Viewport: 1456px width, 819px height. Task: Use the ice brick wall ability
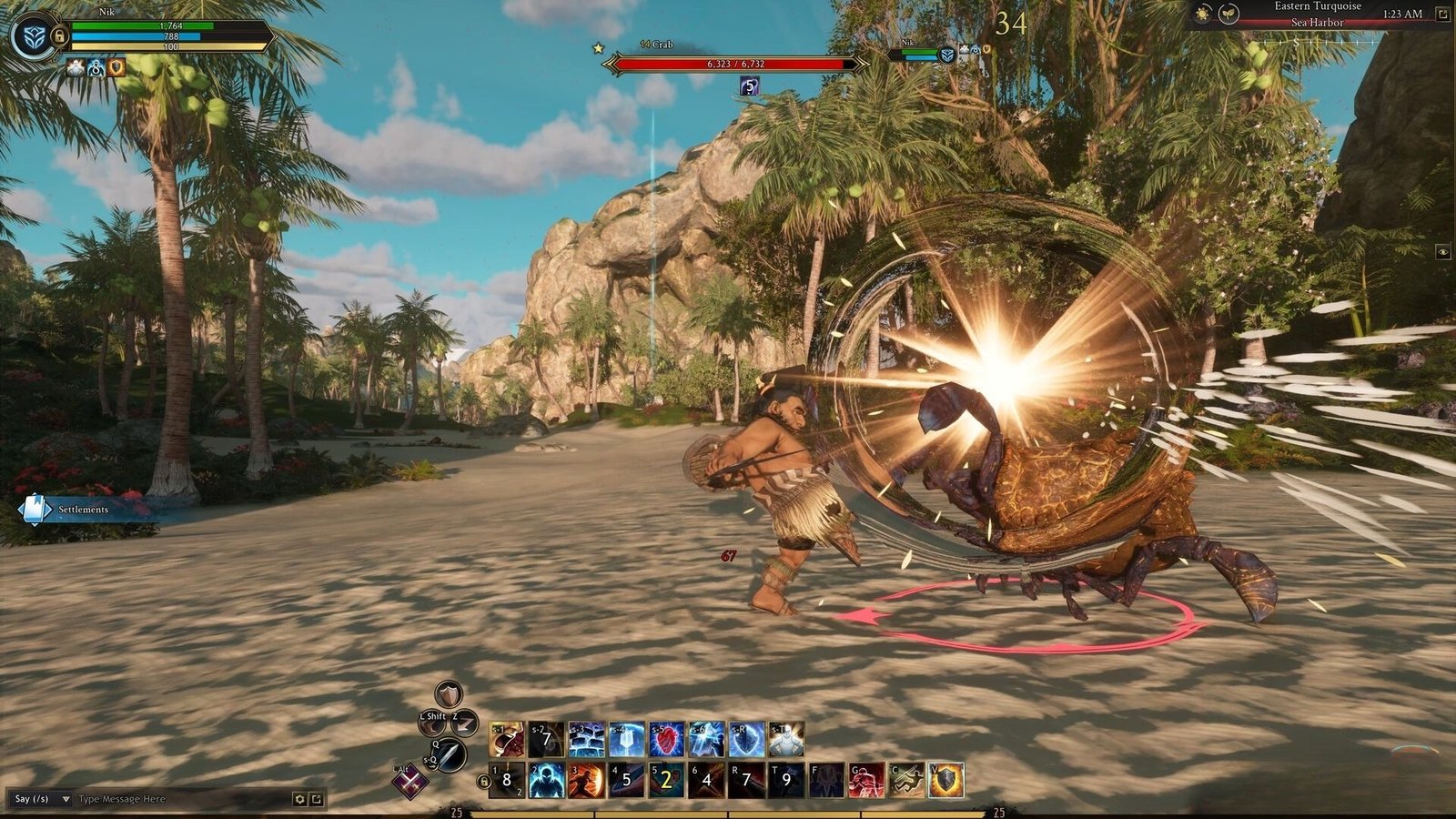(586, 739)
